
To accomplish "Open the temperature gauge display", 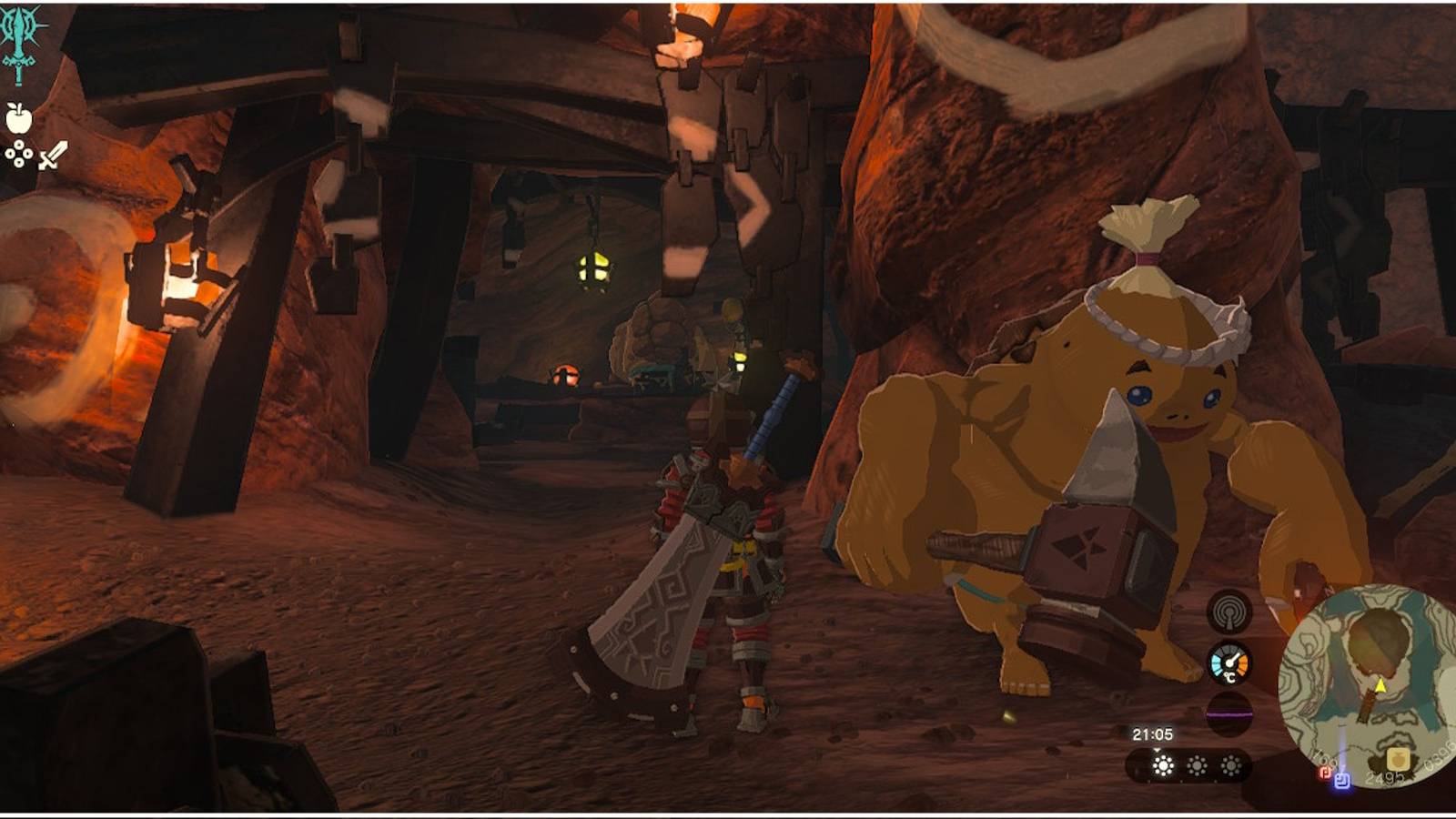I will point(1229,662).
